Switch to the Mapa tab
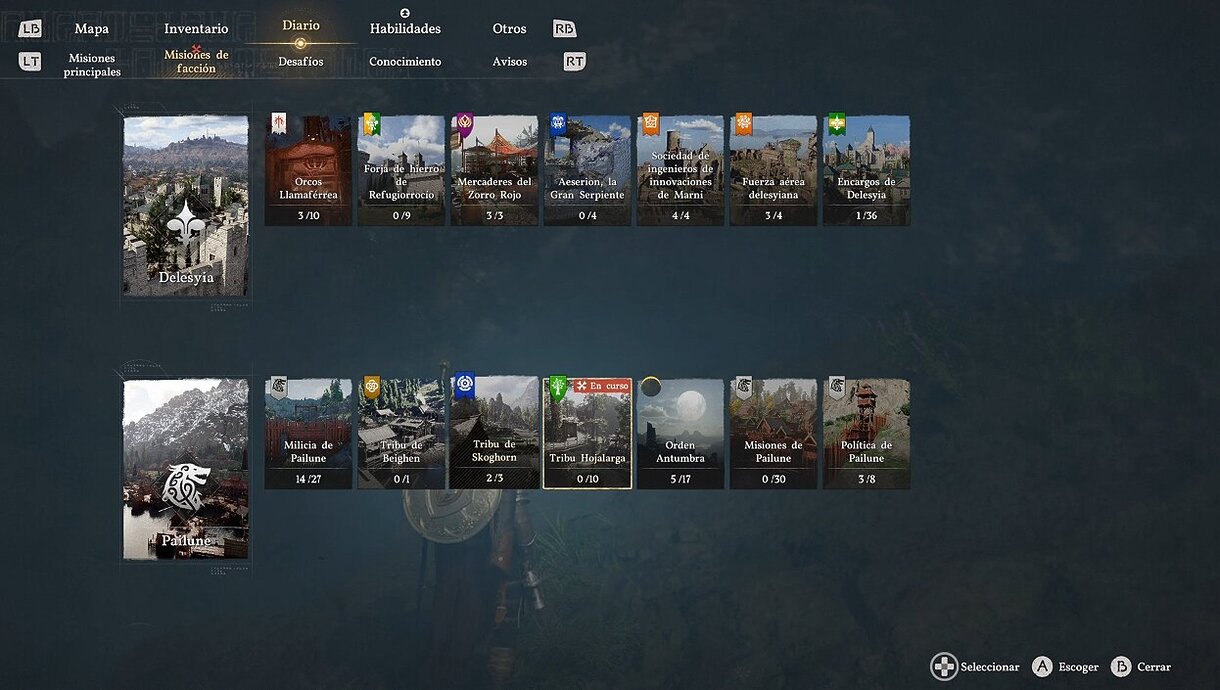 point(92,29)
